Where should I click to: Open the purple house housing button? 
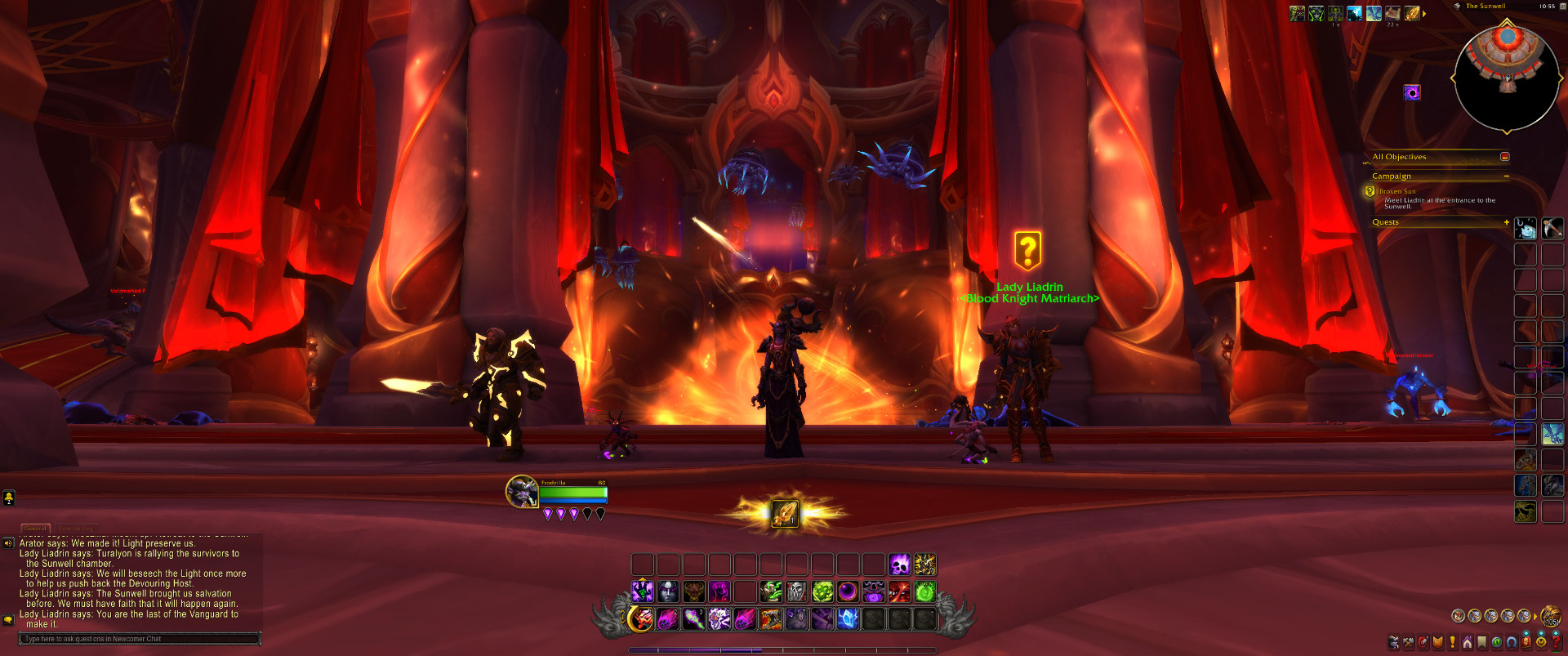1468,642
